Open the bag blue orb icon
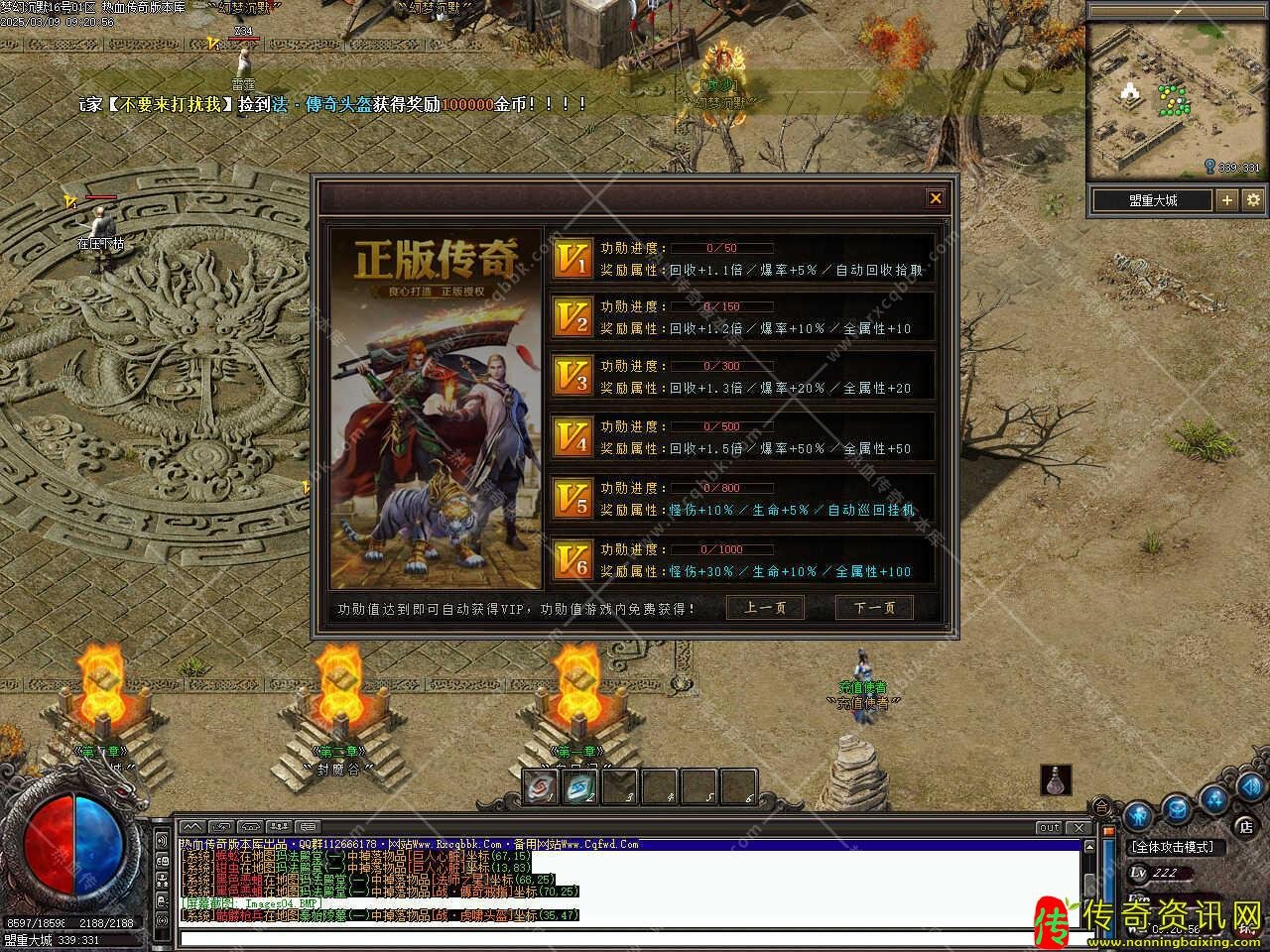Viewport: 1270px width, 952px height. [x=1177, y=808]
